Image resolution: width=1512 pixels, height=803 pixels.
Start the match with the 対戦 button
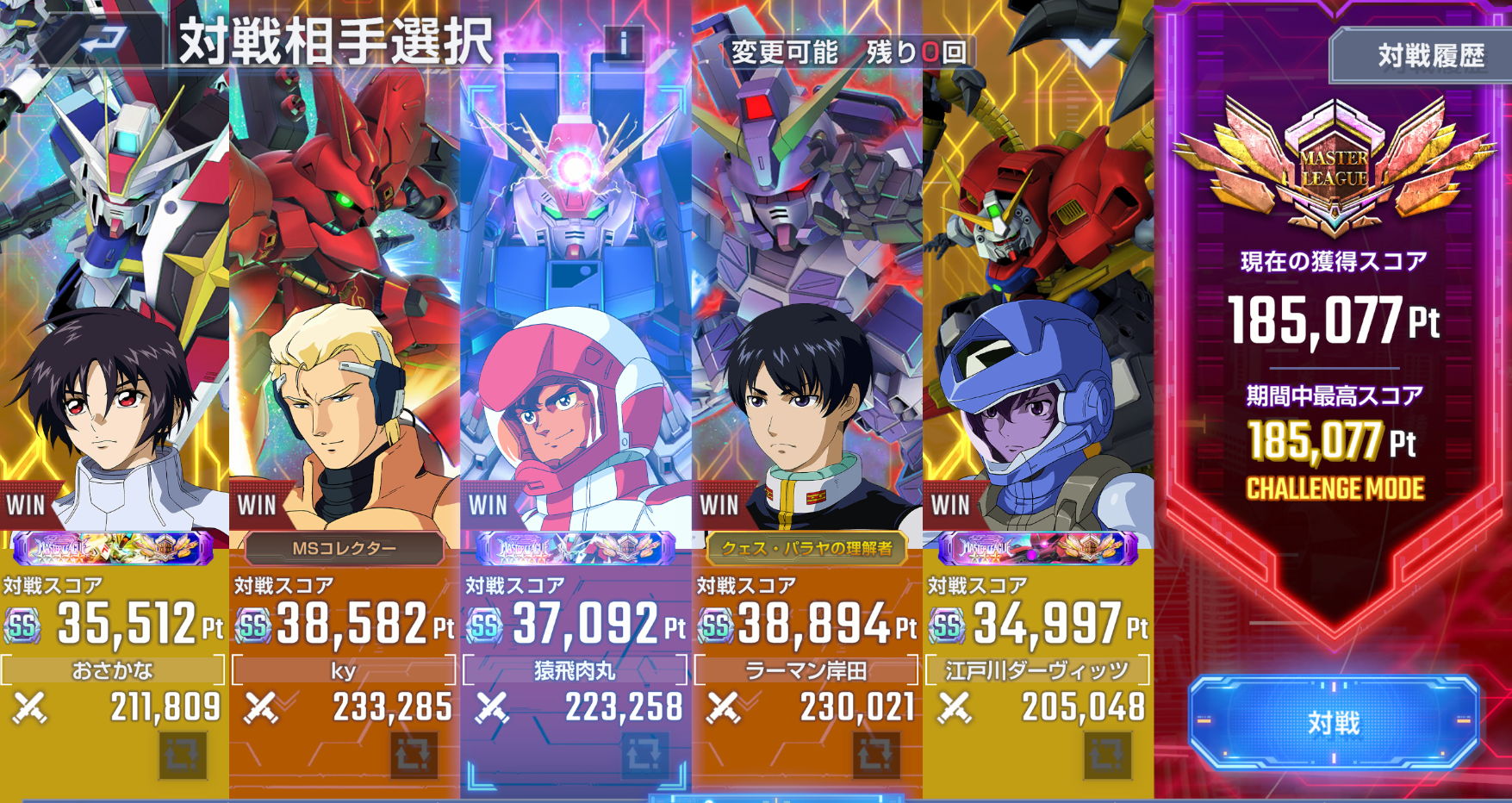click(x=1334, y=722)
